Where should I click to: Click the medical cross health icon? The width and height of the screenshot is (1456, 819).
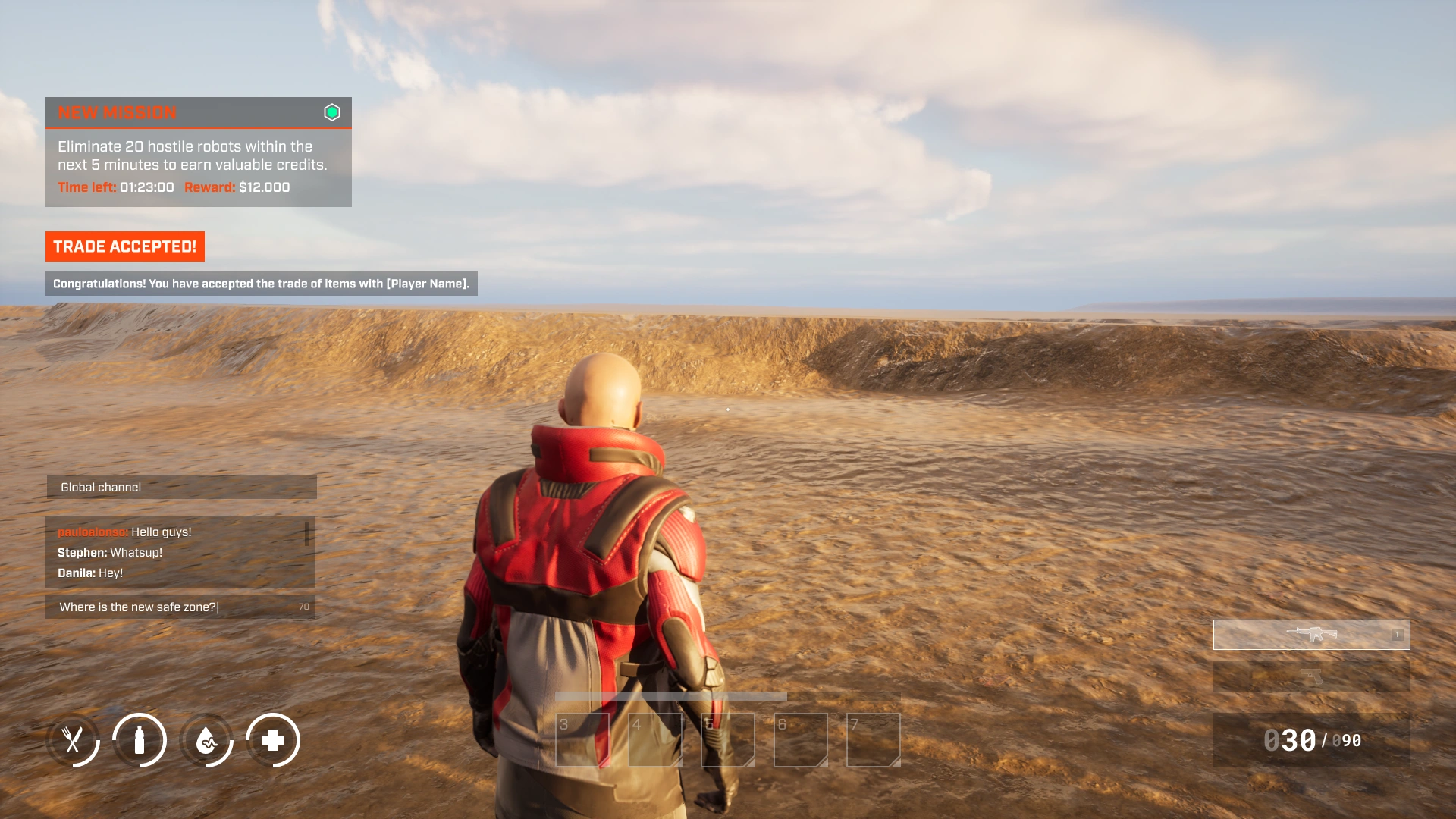273,740
